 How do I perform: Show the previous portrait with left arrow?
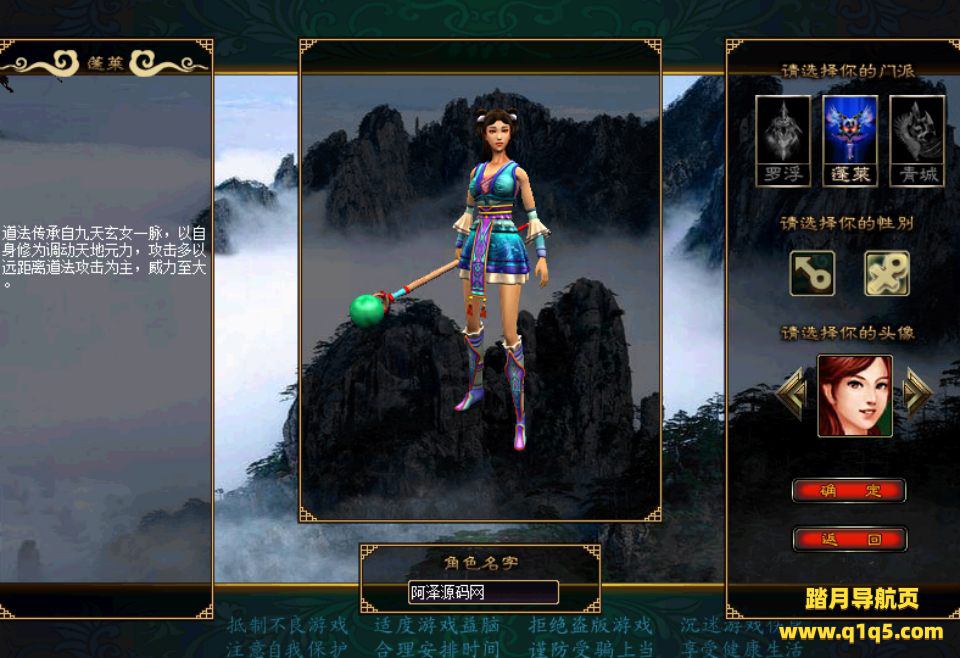coord(792,394)
